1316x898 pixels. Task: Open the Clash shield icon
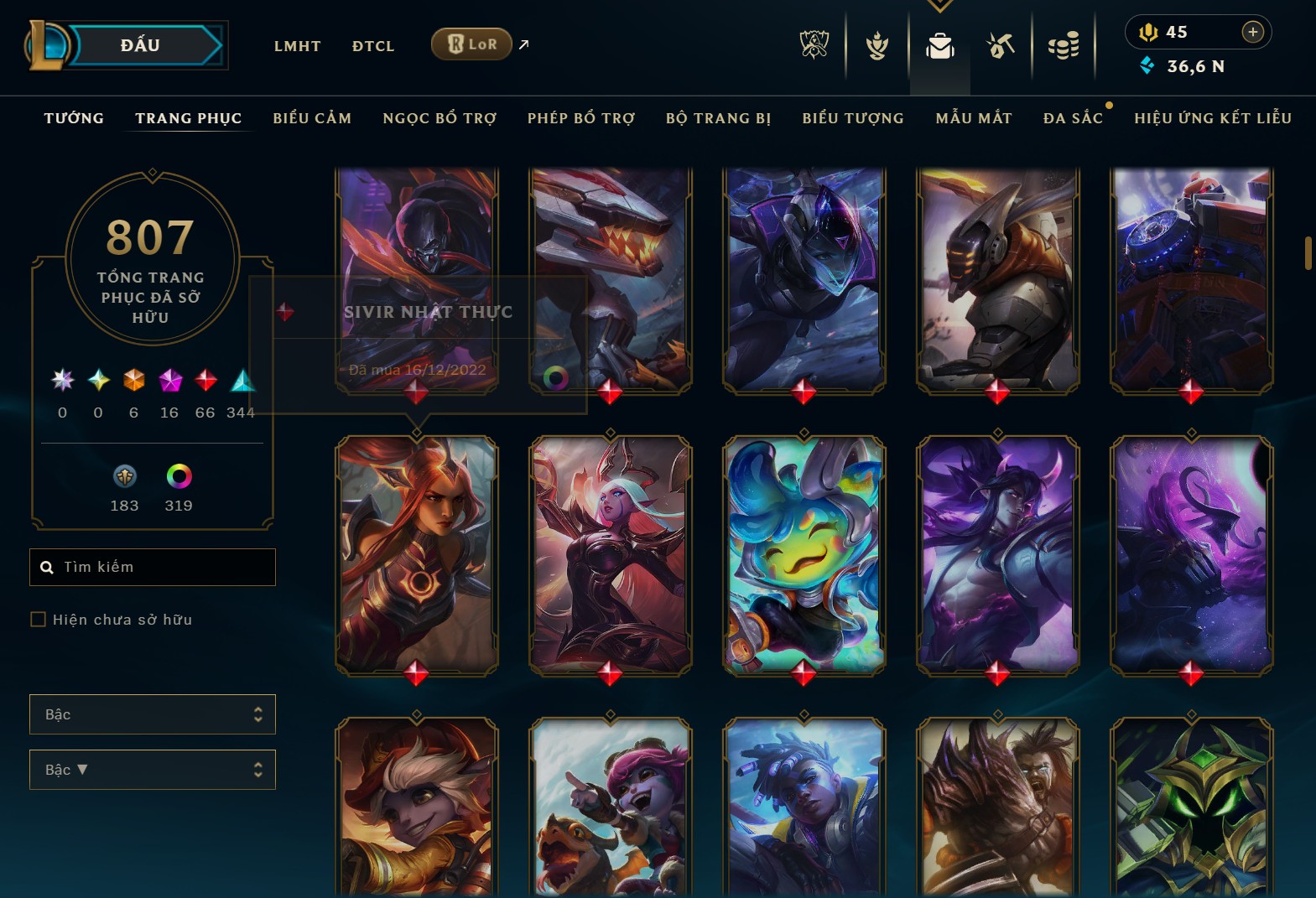(876, 46)
